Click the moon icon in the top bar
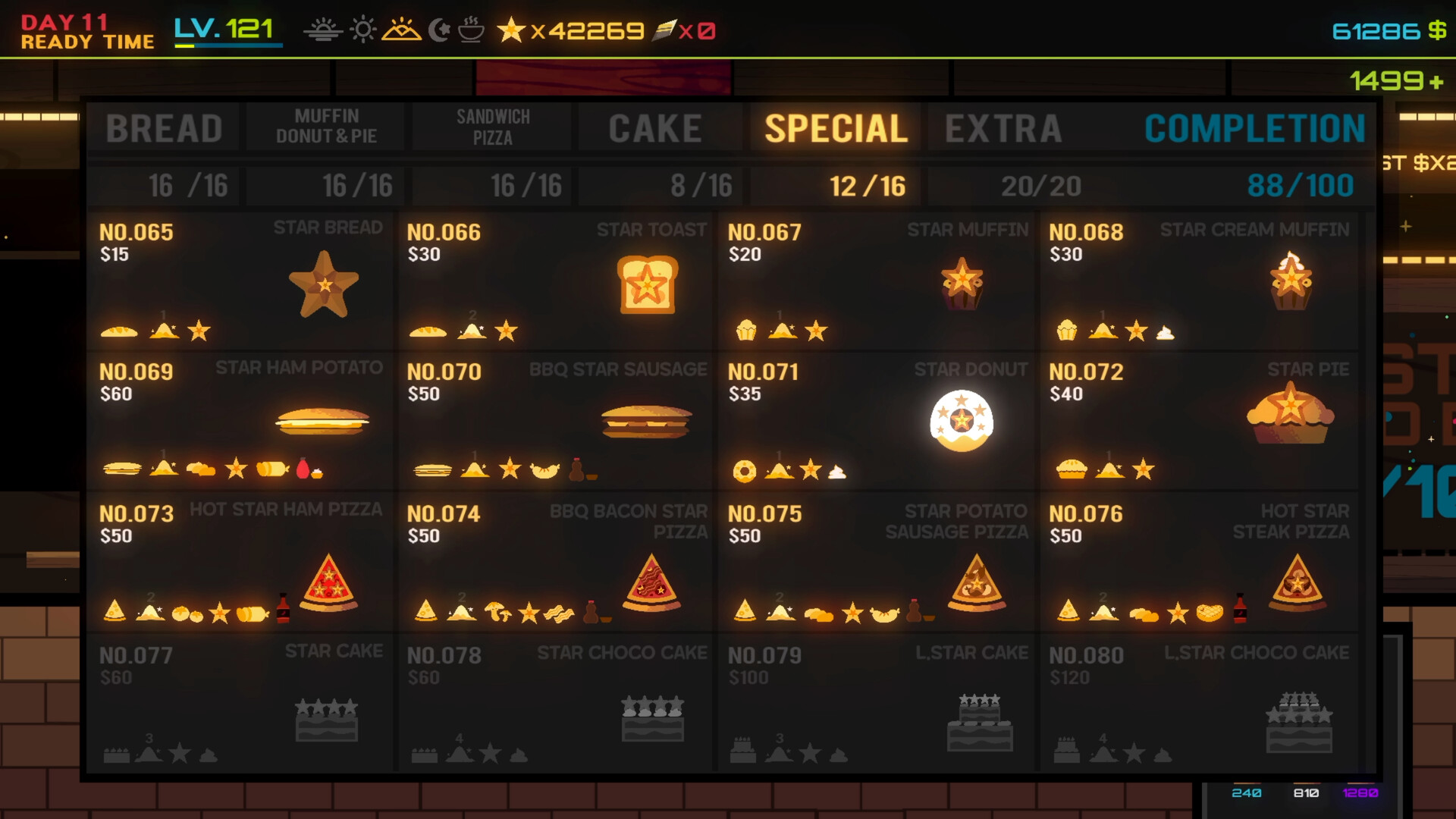This screenshot has height=819, width=1456. 440,30
